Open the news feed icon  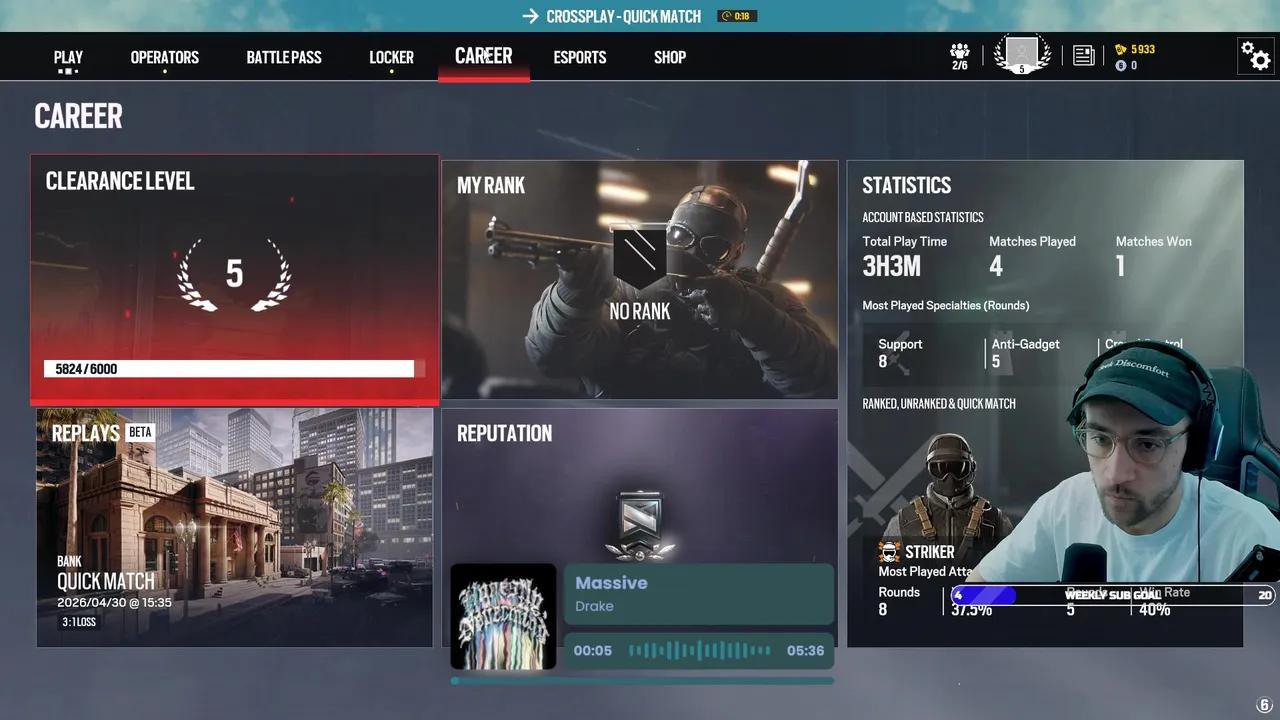pyautogui.click(x=1083, y=56)
